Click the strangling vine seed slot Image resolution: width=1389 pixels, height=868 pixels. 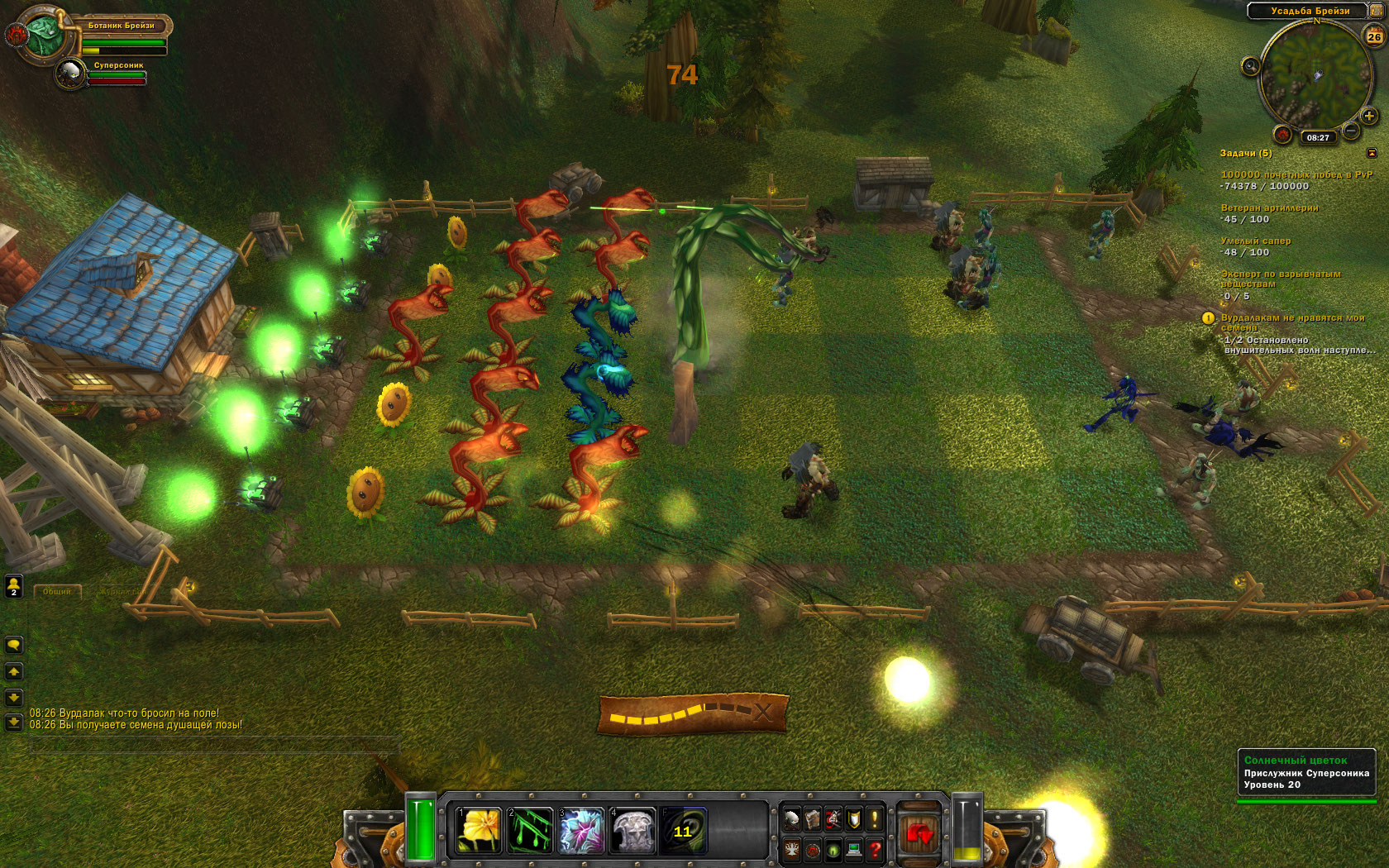683,831
